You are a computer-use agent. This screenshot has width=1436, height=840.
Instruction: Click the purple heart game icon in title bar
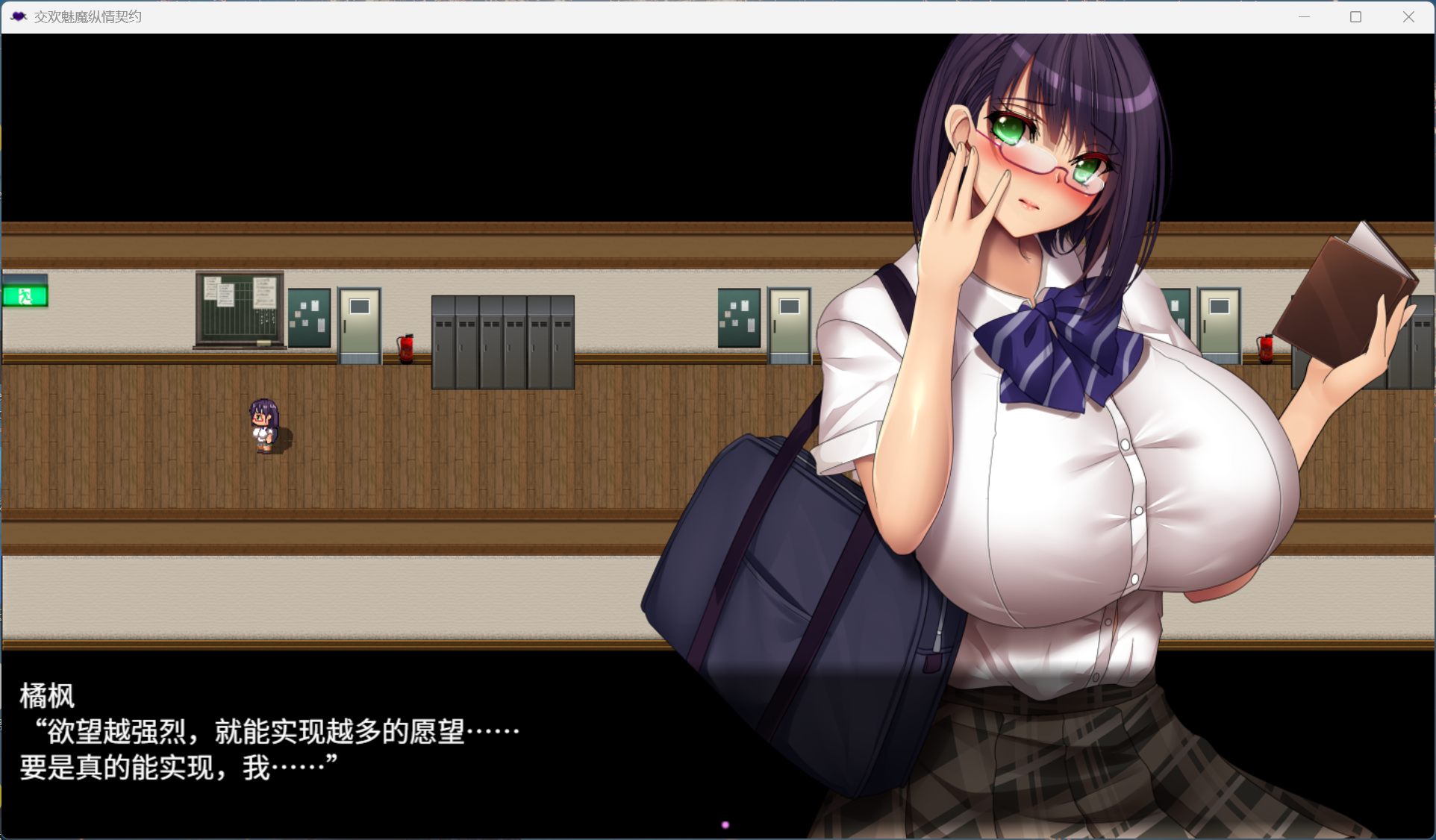tap(18, 16)
